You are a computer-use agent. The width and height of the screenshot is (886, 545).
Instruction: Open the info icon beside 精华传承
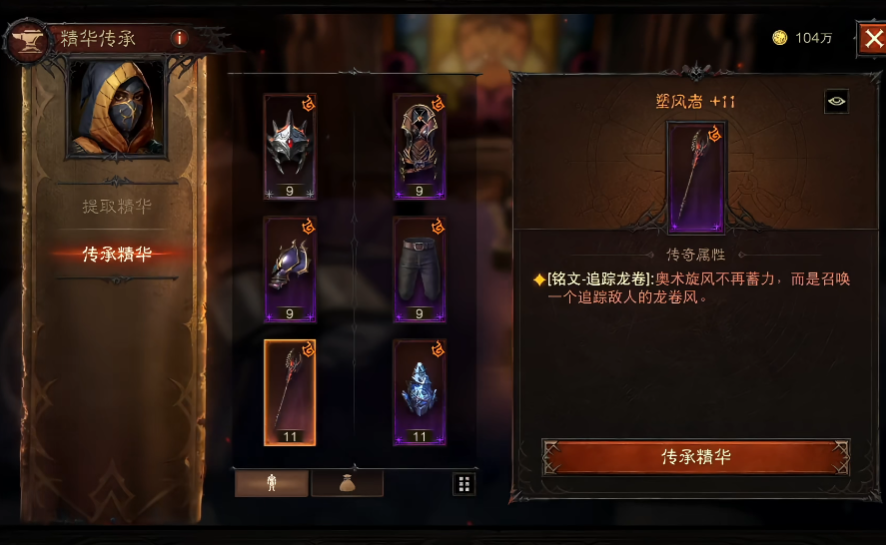coord(179,38)
